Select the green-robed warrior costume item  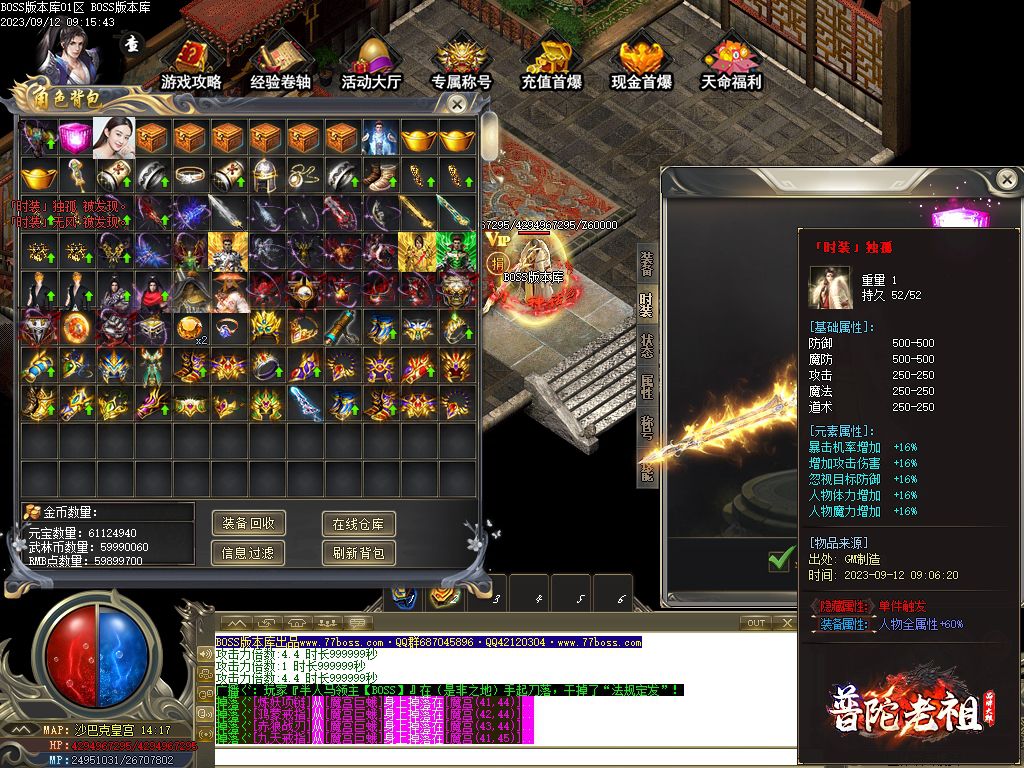coord(455,252)
